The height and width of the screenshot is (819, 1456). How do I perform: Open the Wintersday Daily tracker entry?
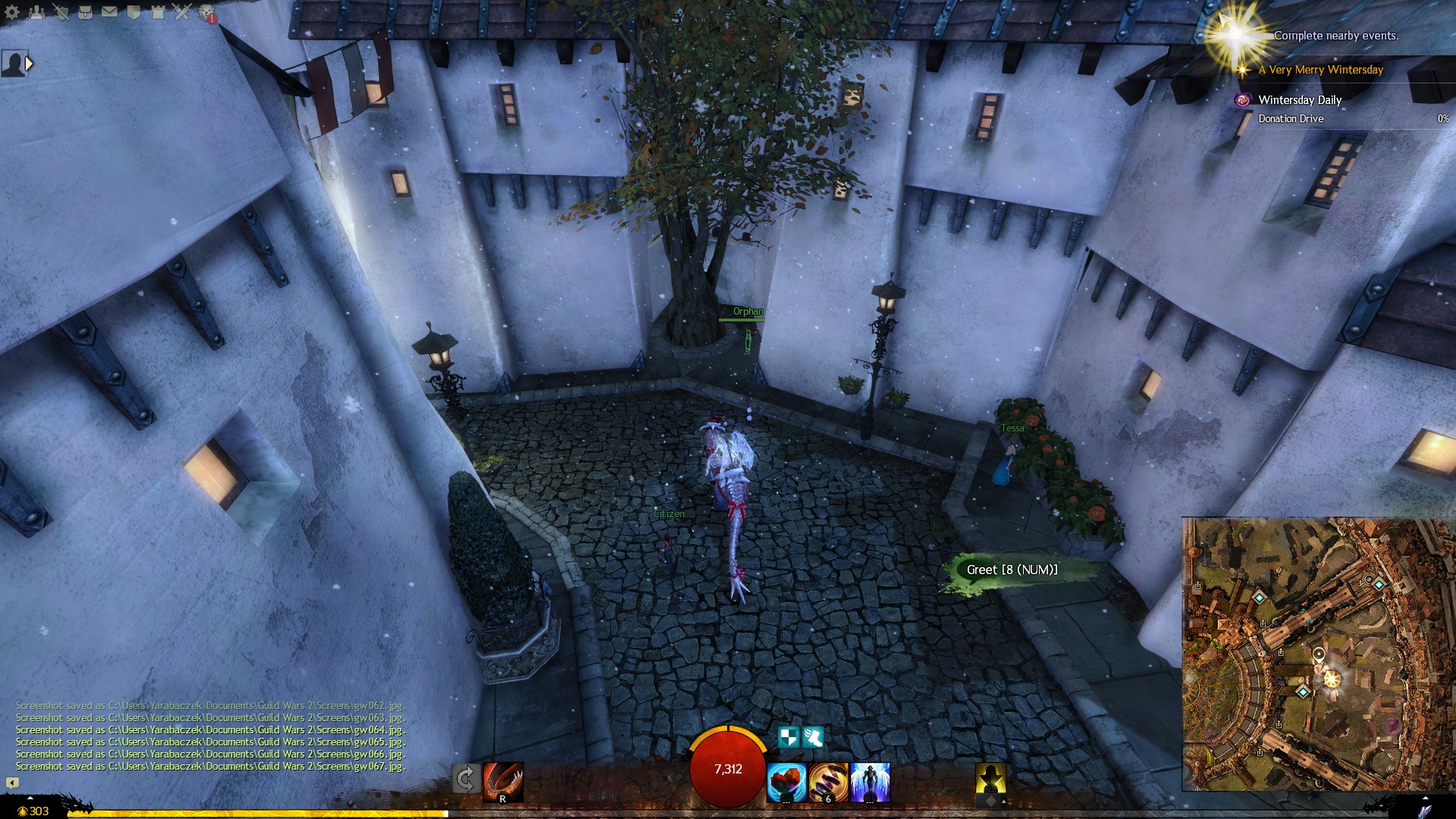(x=1299, y=100)
